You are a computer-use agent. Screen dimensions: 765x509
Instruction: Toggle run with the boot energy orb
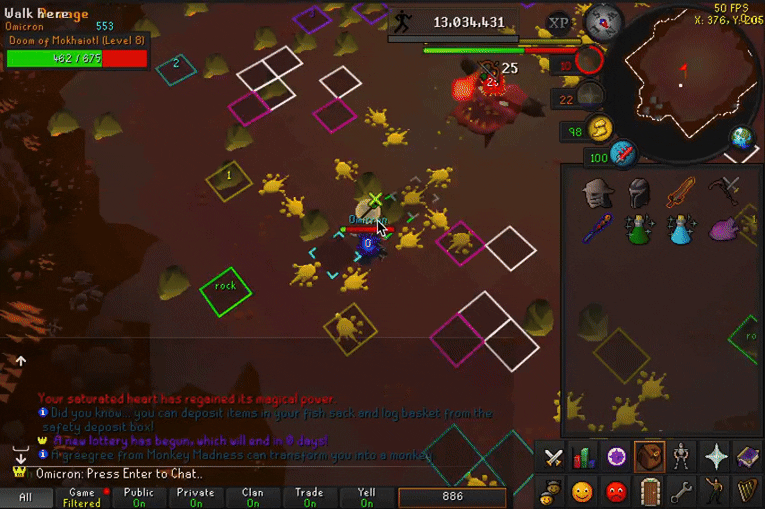(x=600, y=129)
